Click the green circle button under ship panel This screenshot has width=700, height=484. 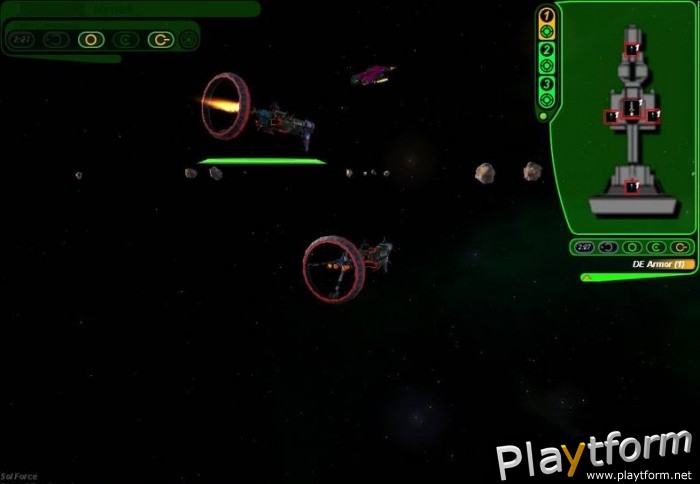coord(631,246)
